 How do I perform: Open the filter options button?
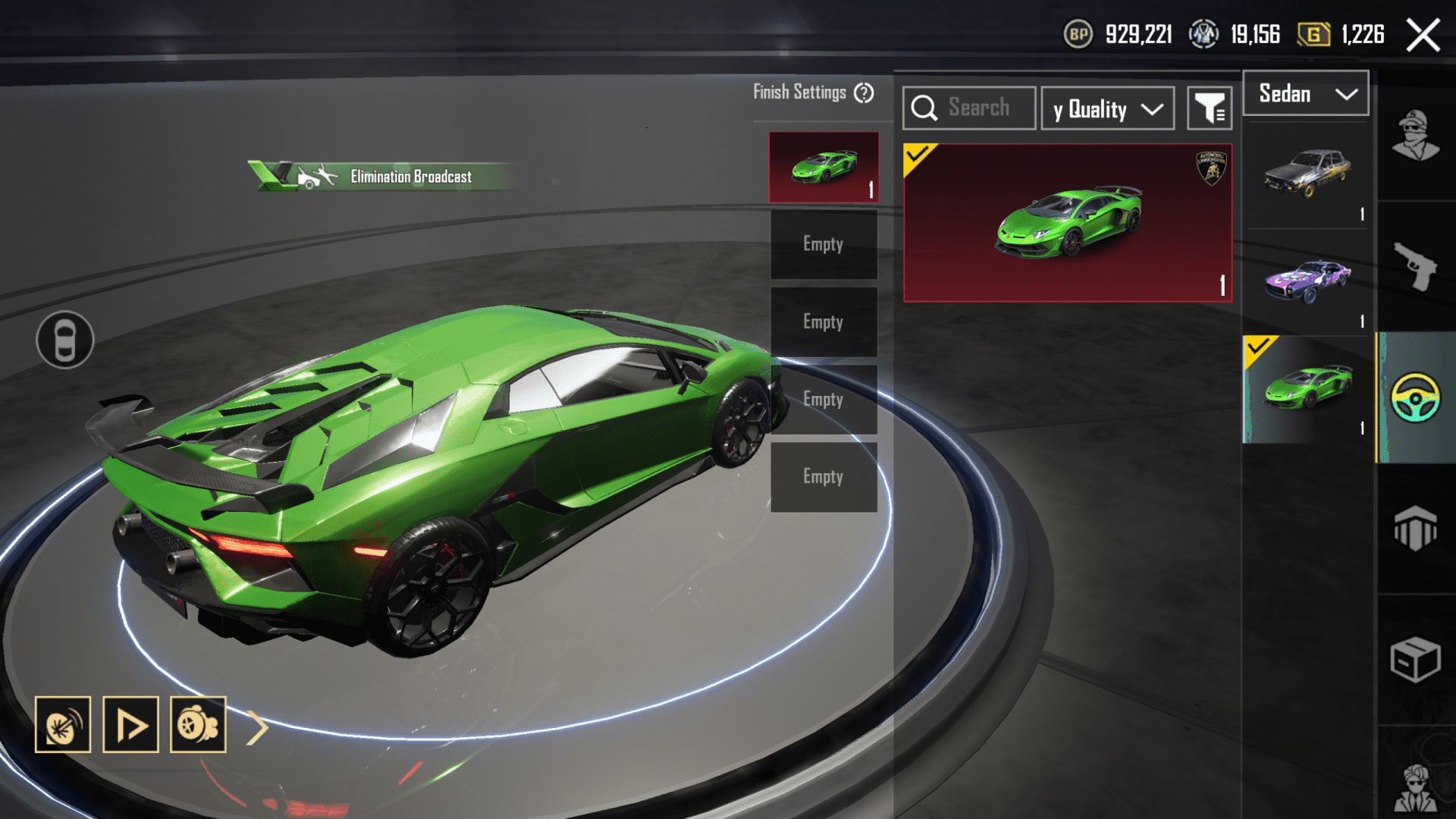1210,109
